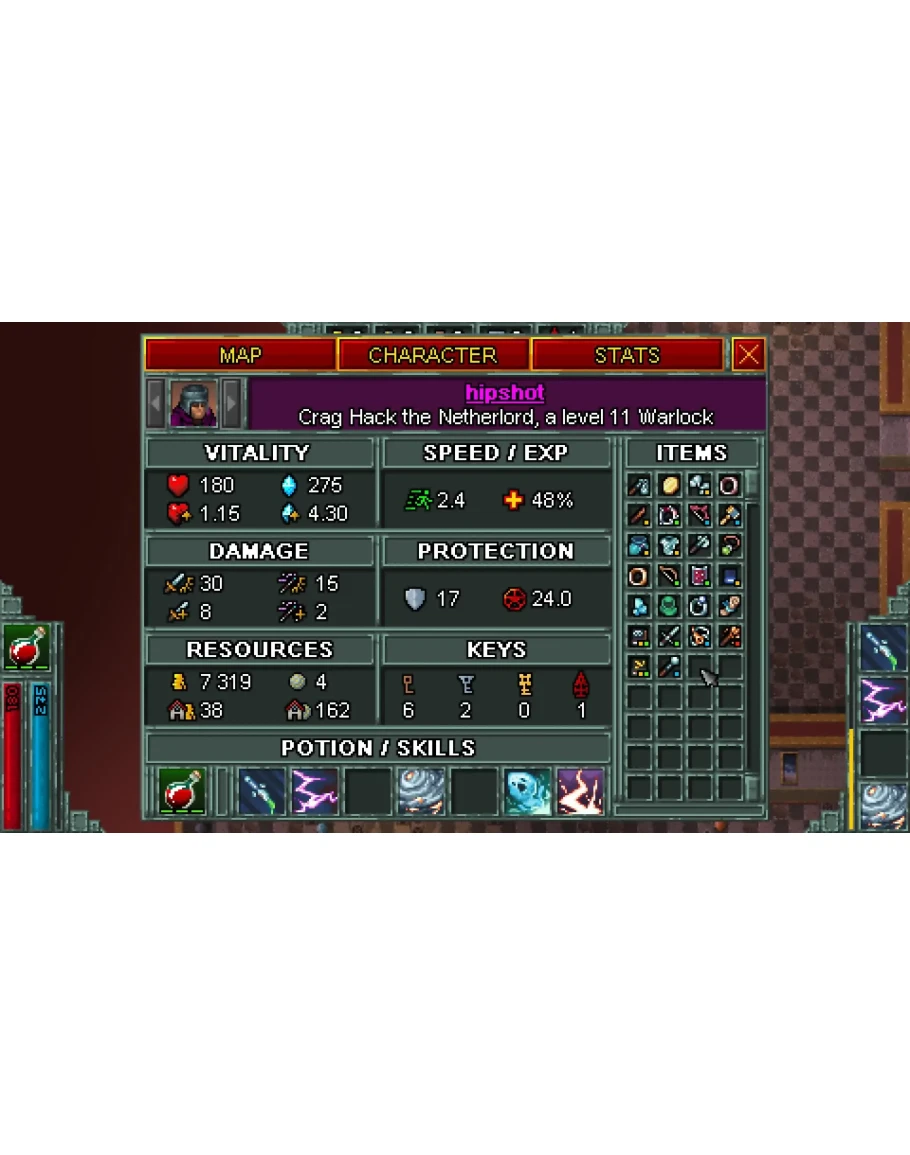Click the gold coin item in inventory

[670, 486]
